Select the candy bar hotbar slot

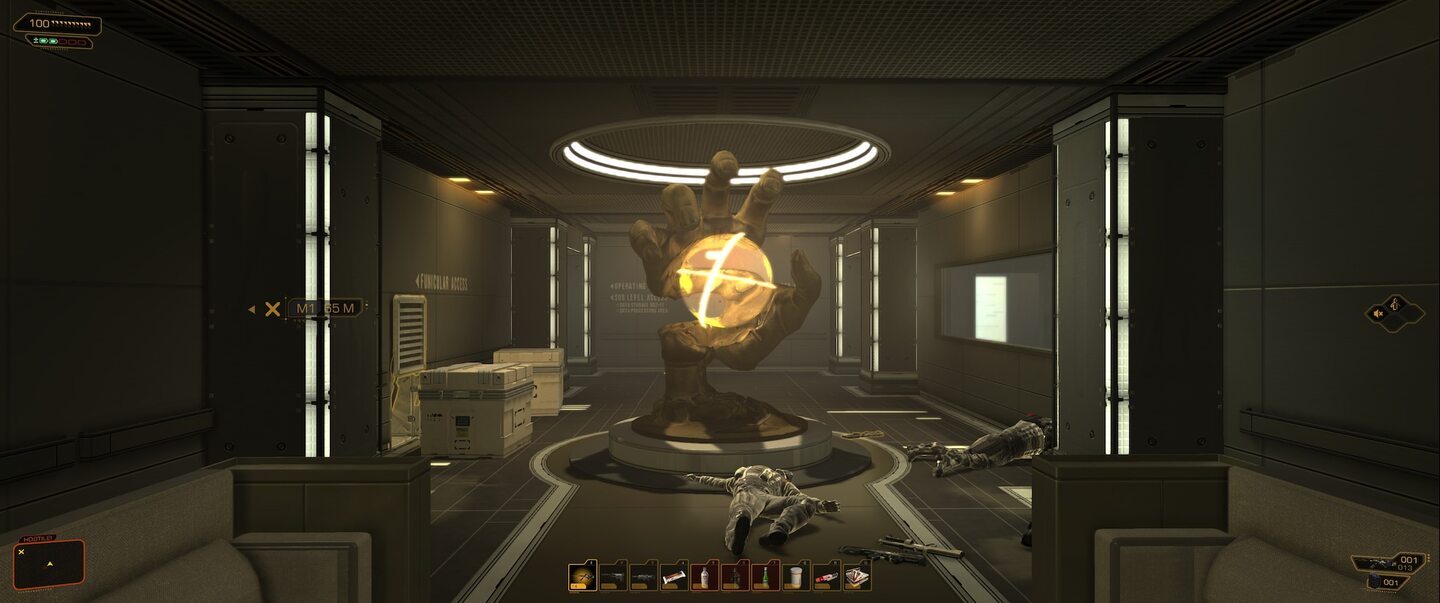(x=674, y=577)
